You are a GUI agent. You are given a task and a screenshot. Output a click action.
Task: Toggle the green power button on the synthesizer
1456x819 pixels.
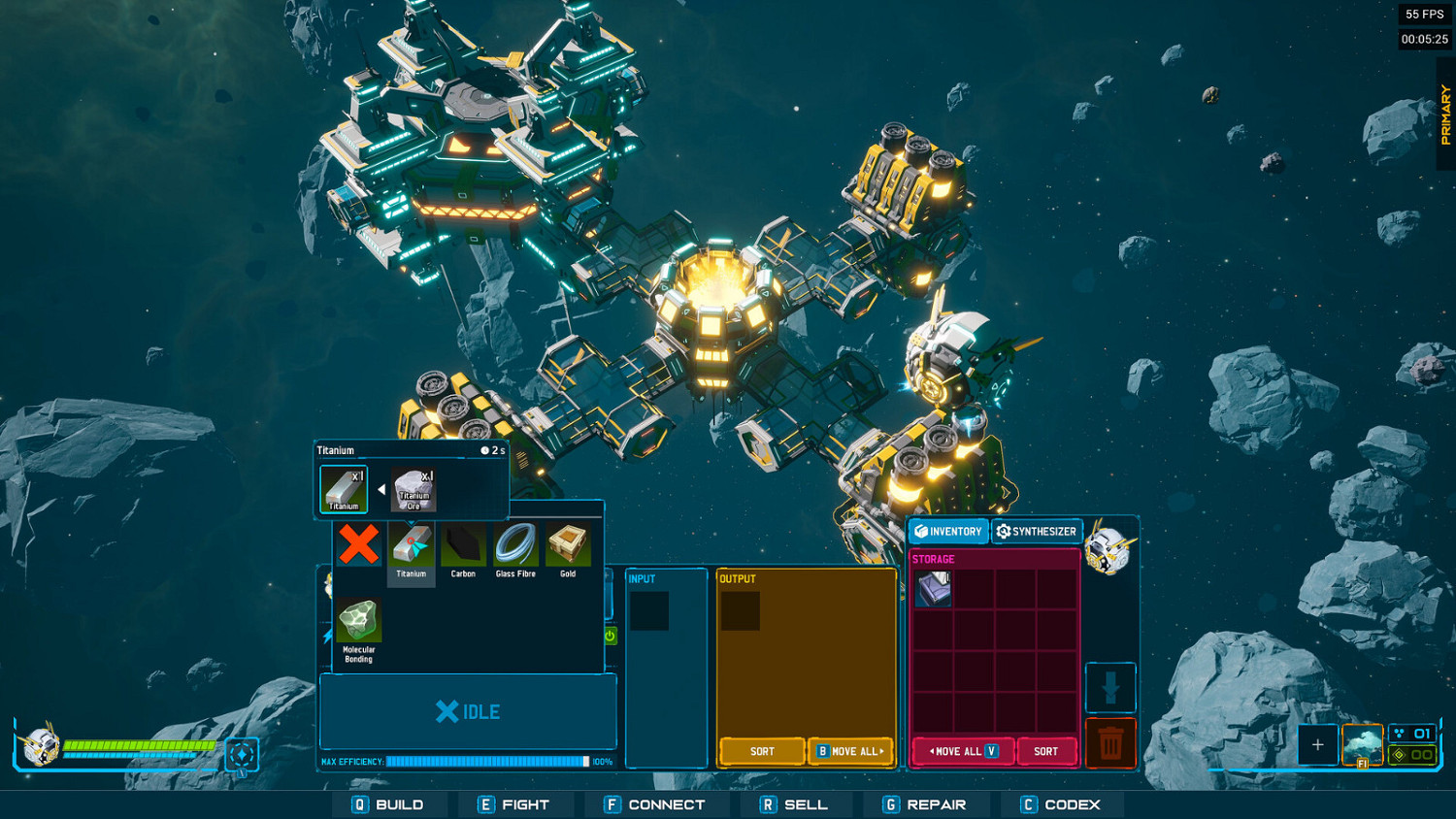[x=610, y=636]
